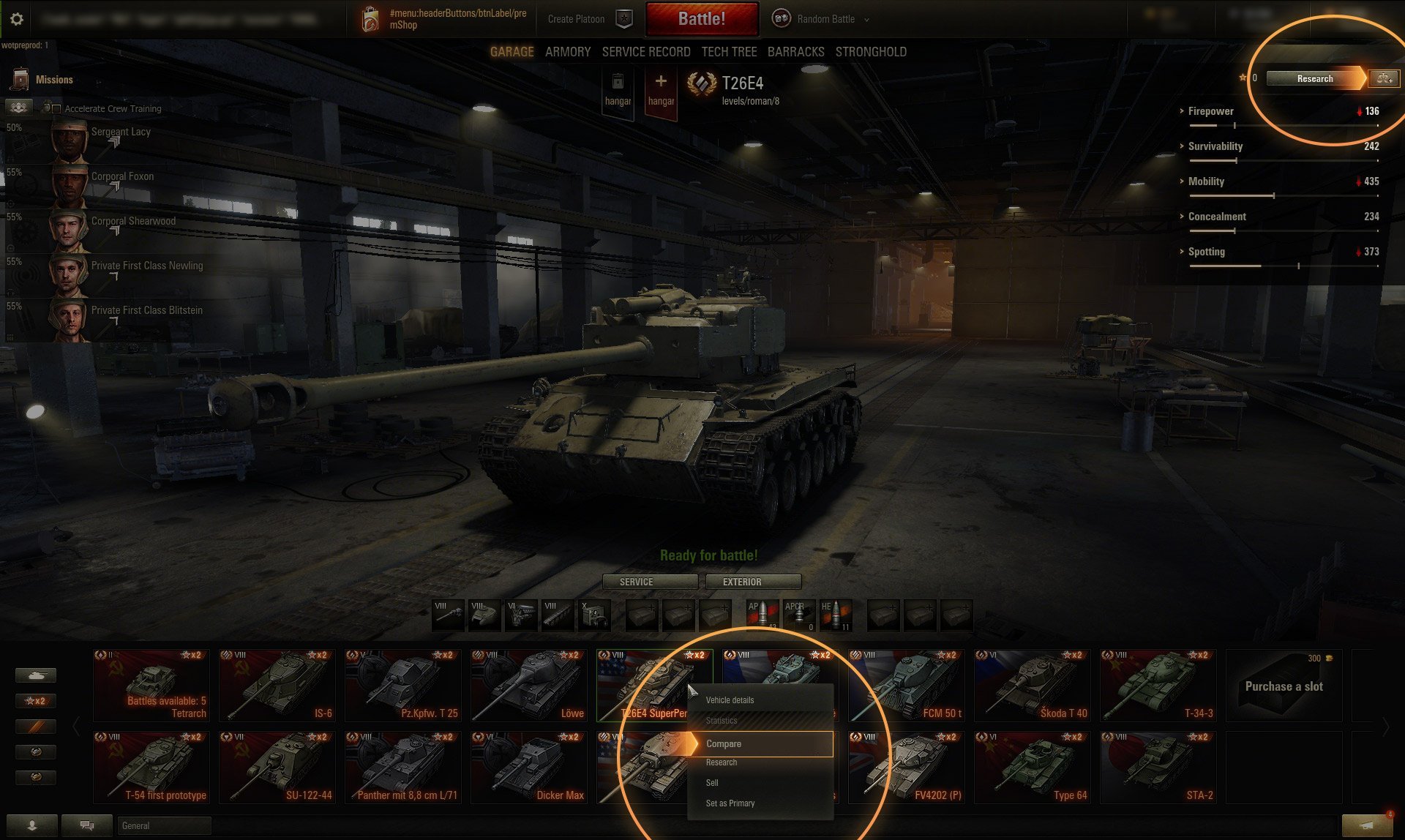Image resolution: width=1405 pixels, height=840 pixels.
Task: Open the Service Record tab
Action: [645, 52]
